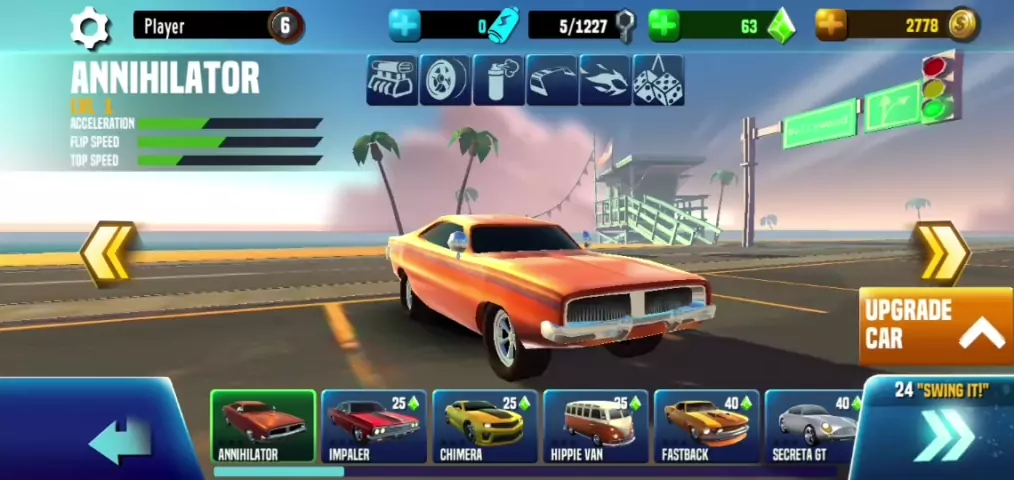
Task: Show the previous car with left arrow
Action: [x=107, y=254]
